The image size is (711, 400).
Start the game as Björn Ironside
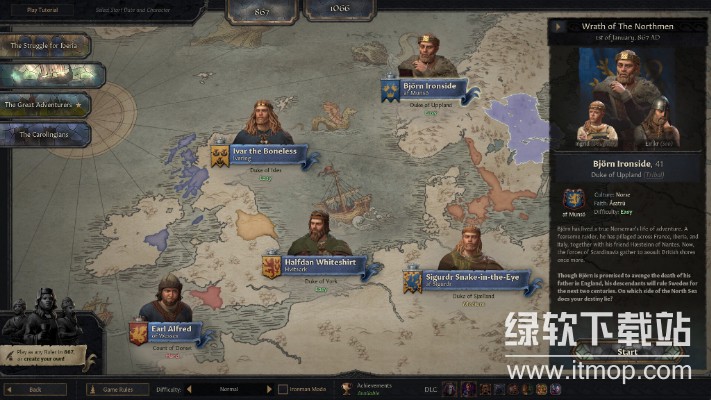pyautogui.click(x=627, y=352)
